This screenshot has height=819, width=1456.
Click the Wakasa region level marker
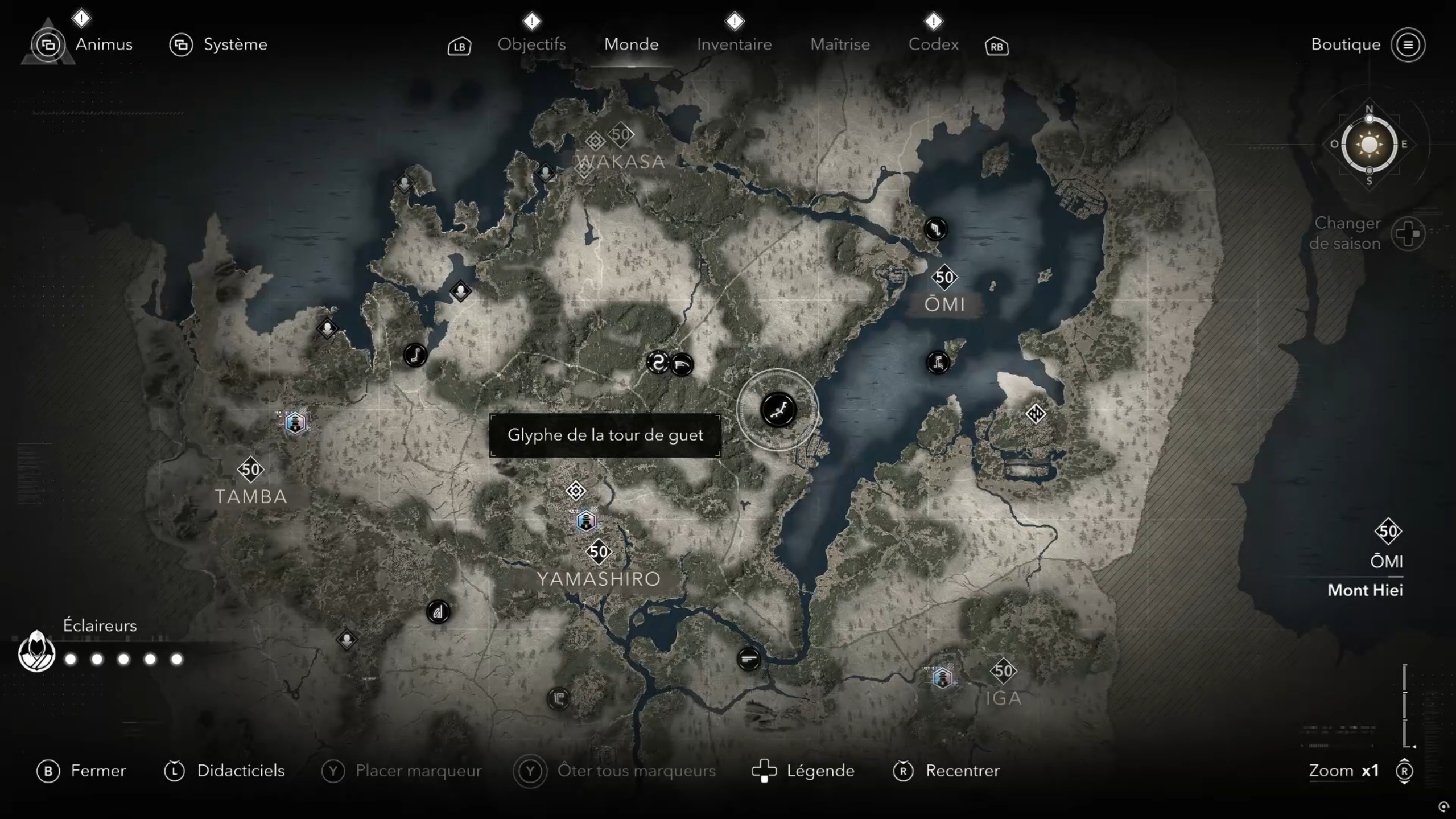(x=621, y=135)
